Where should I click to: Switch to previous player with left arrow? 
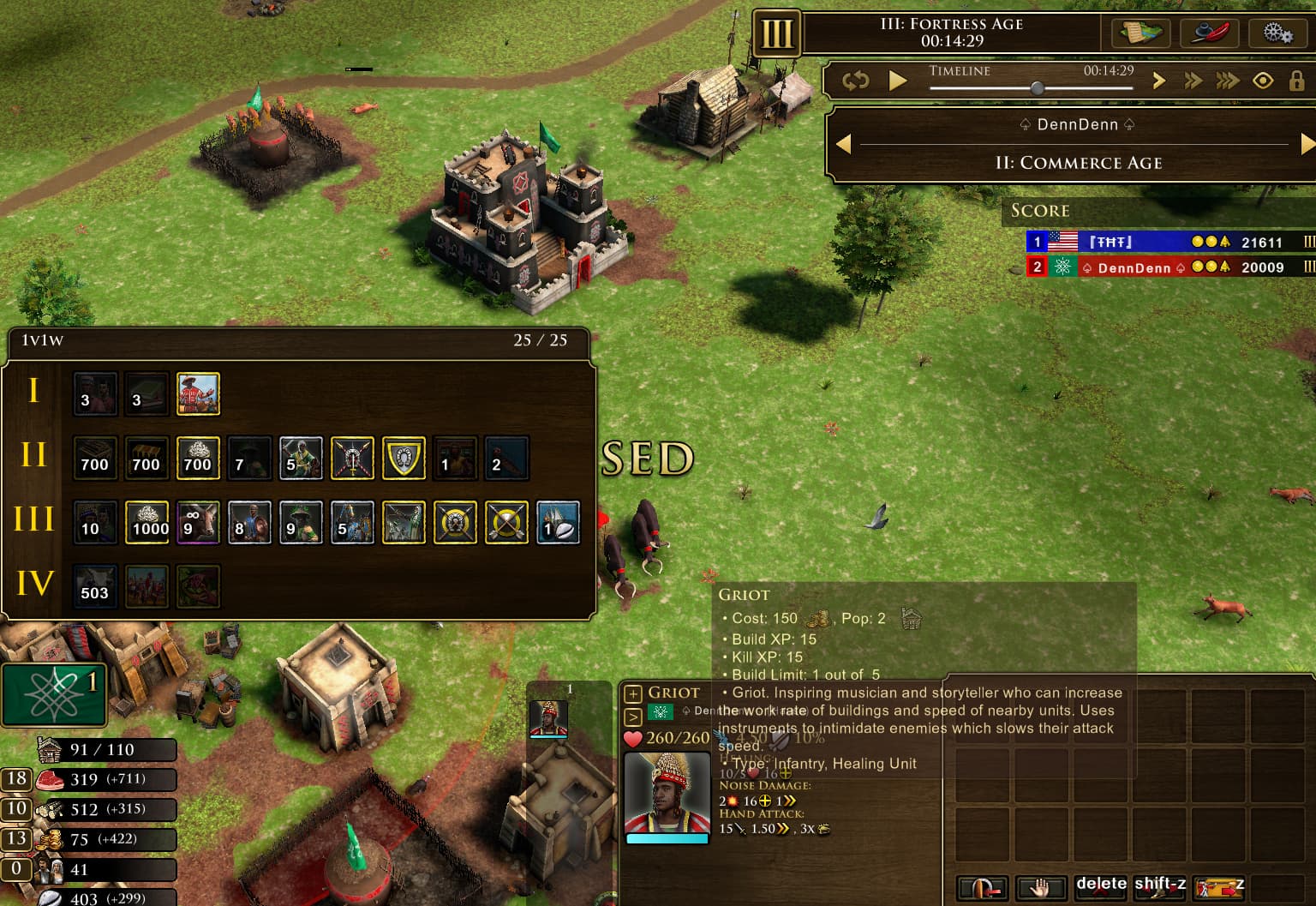843,144
